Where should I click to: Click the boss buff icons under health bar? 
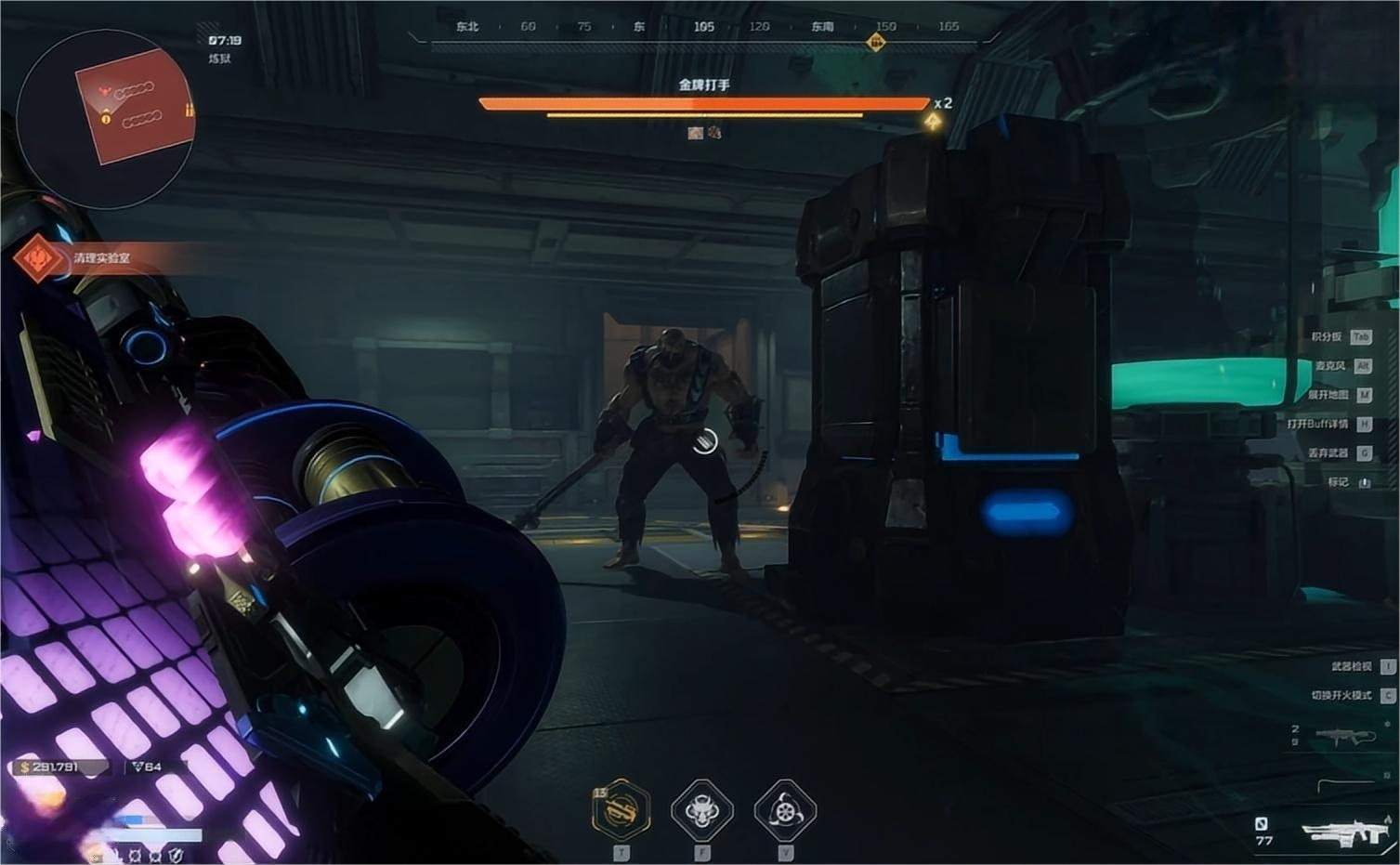[704, 133]
